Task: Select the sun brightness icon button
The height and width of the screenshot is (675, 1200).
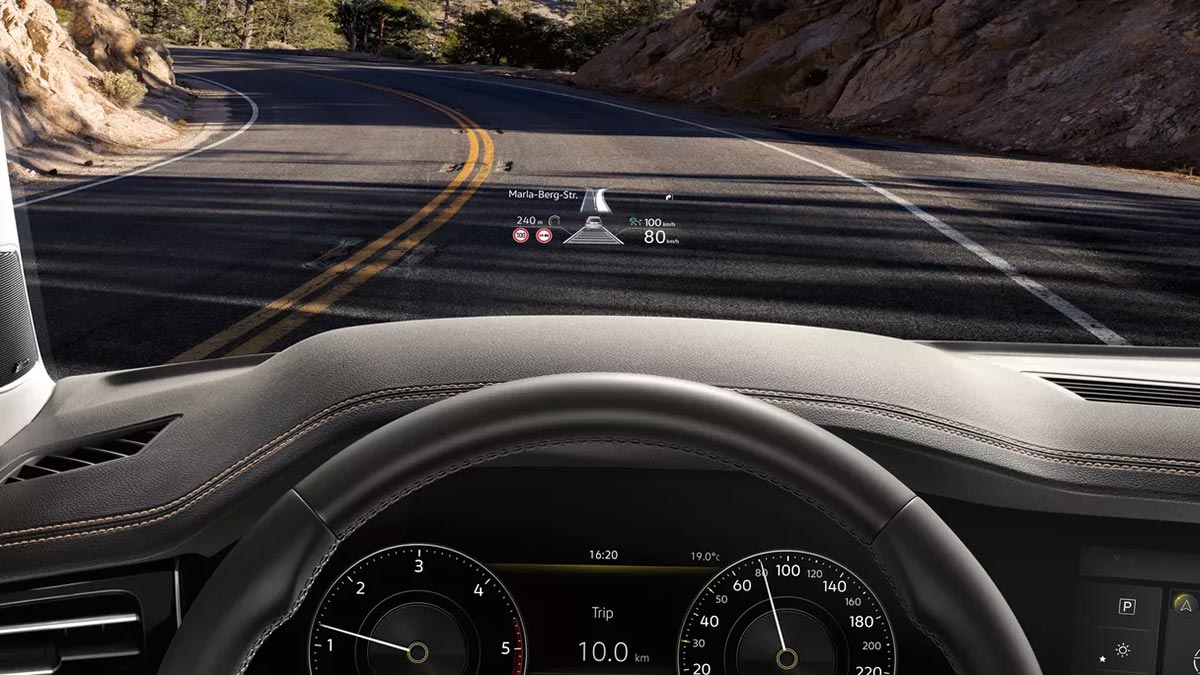Action: click(1124, 651)
